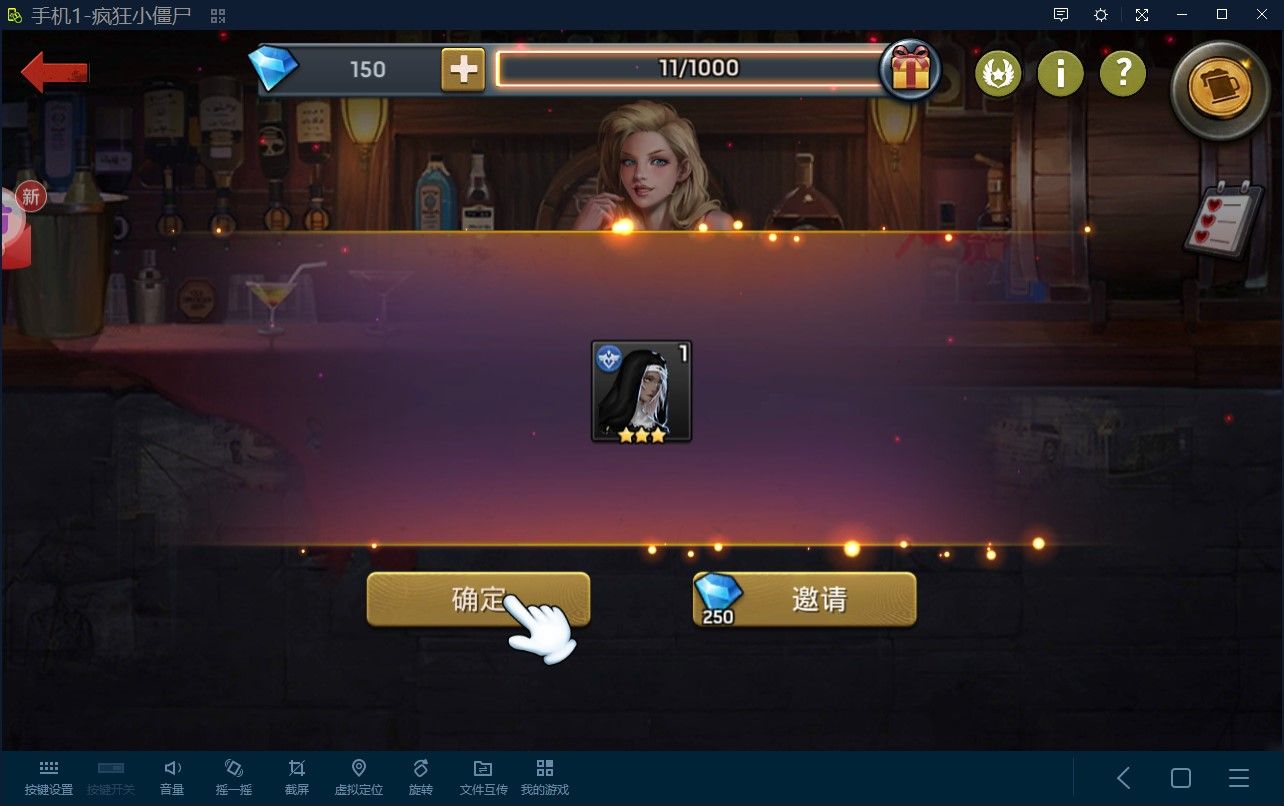Click the red back arrow
This screenshot has width=1284, height=806.
55,72
